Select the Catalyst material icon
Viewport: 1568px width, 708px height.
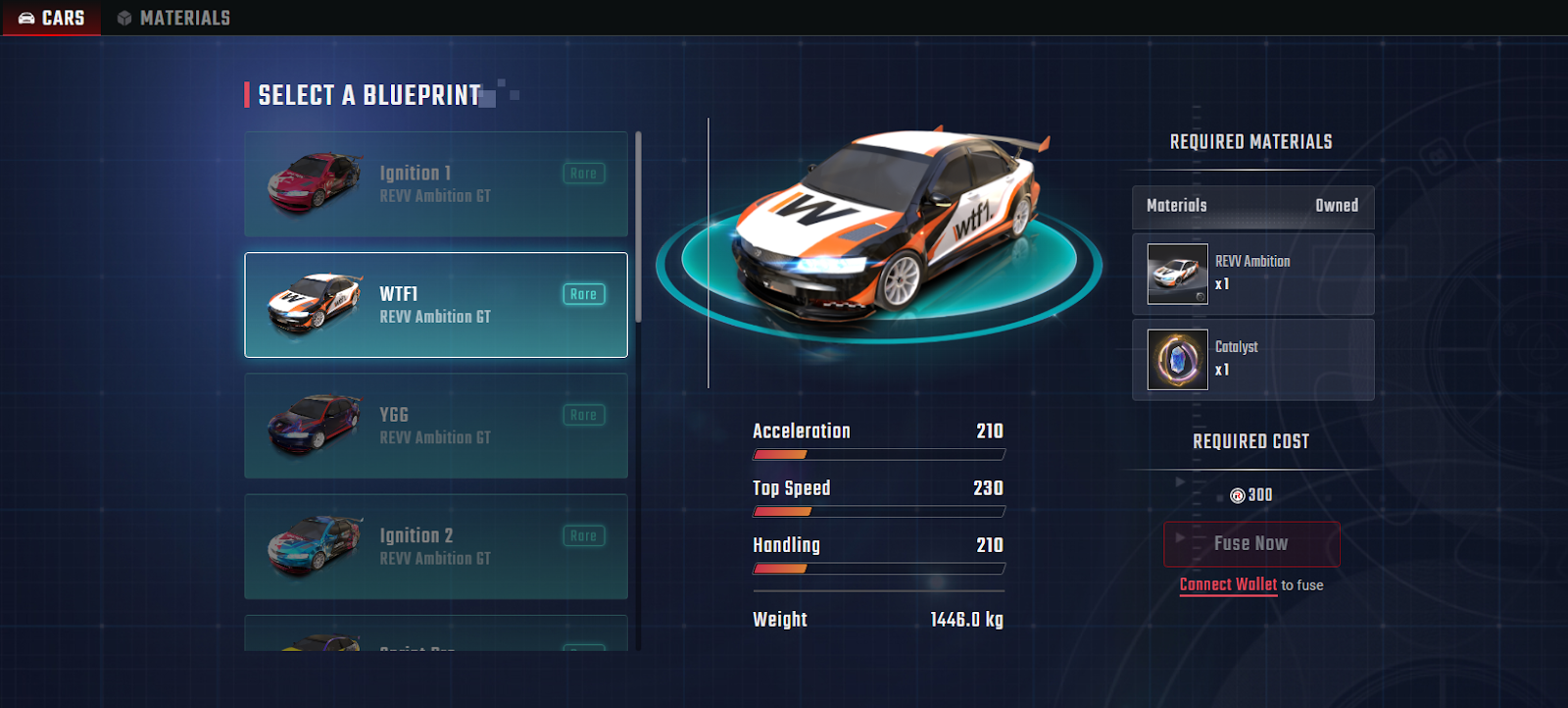click(1178, 359)
